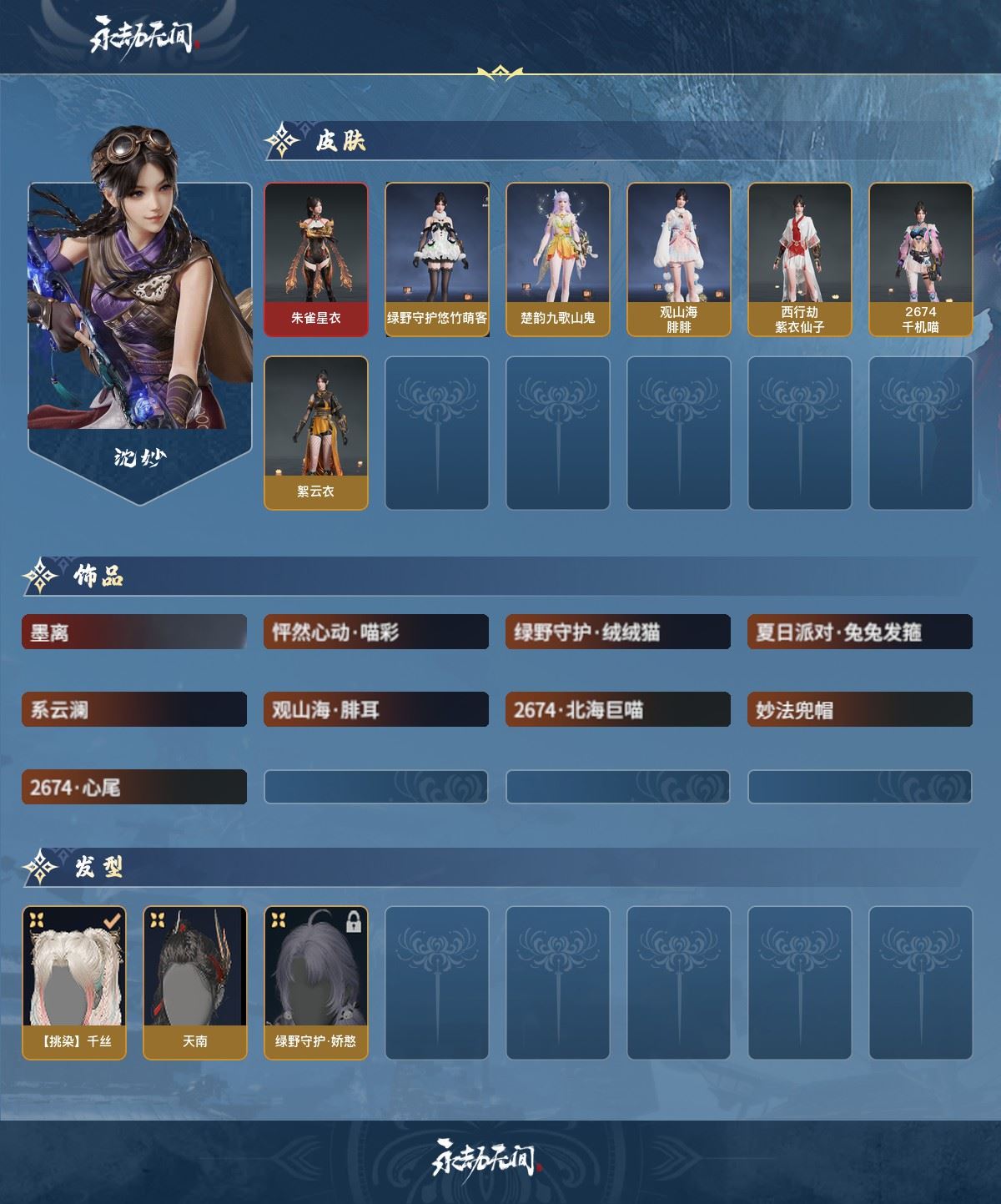Select the 妙法兜帽 accessory
This screenshot has height=1204, width=1001.
pyautogui.click(x=860, y=710)
